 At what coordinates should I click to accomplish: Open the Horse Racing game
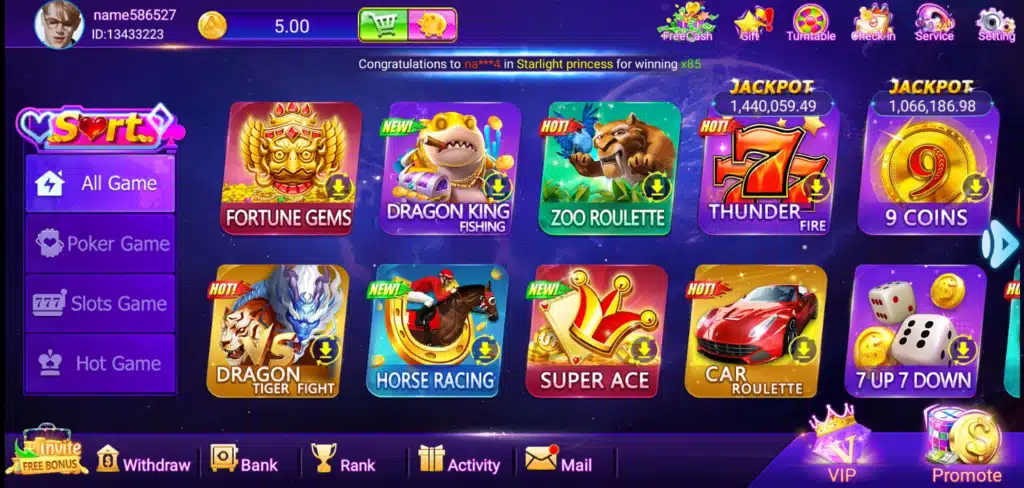click(437, 330)
